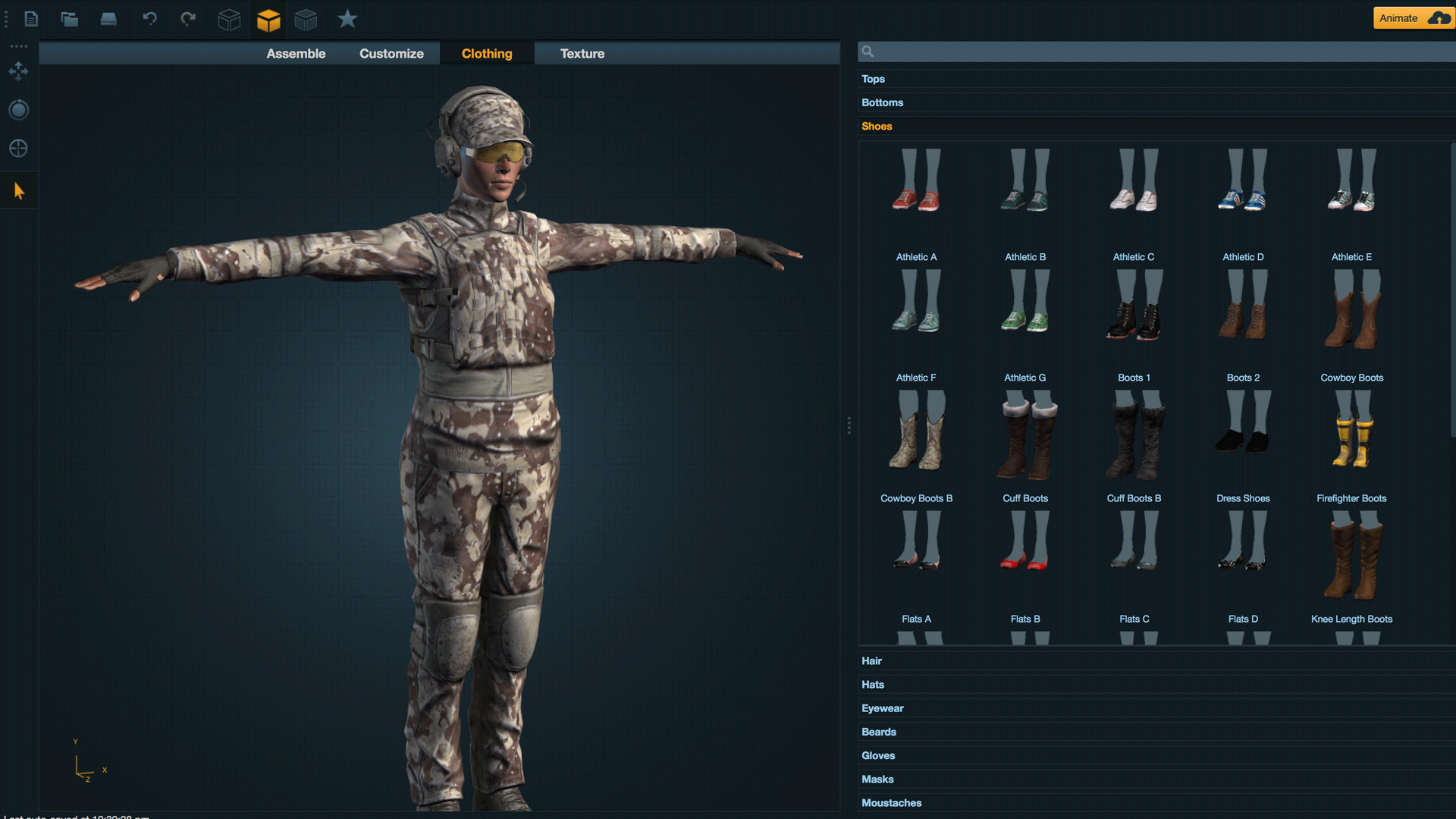Open the Assemble tab

296,53
